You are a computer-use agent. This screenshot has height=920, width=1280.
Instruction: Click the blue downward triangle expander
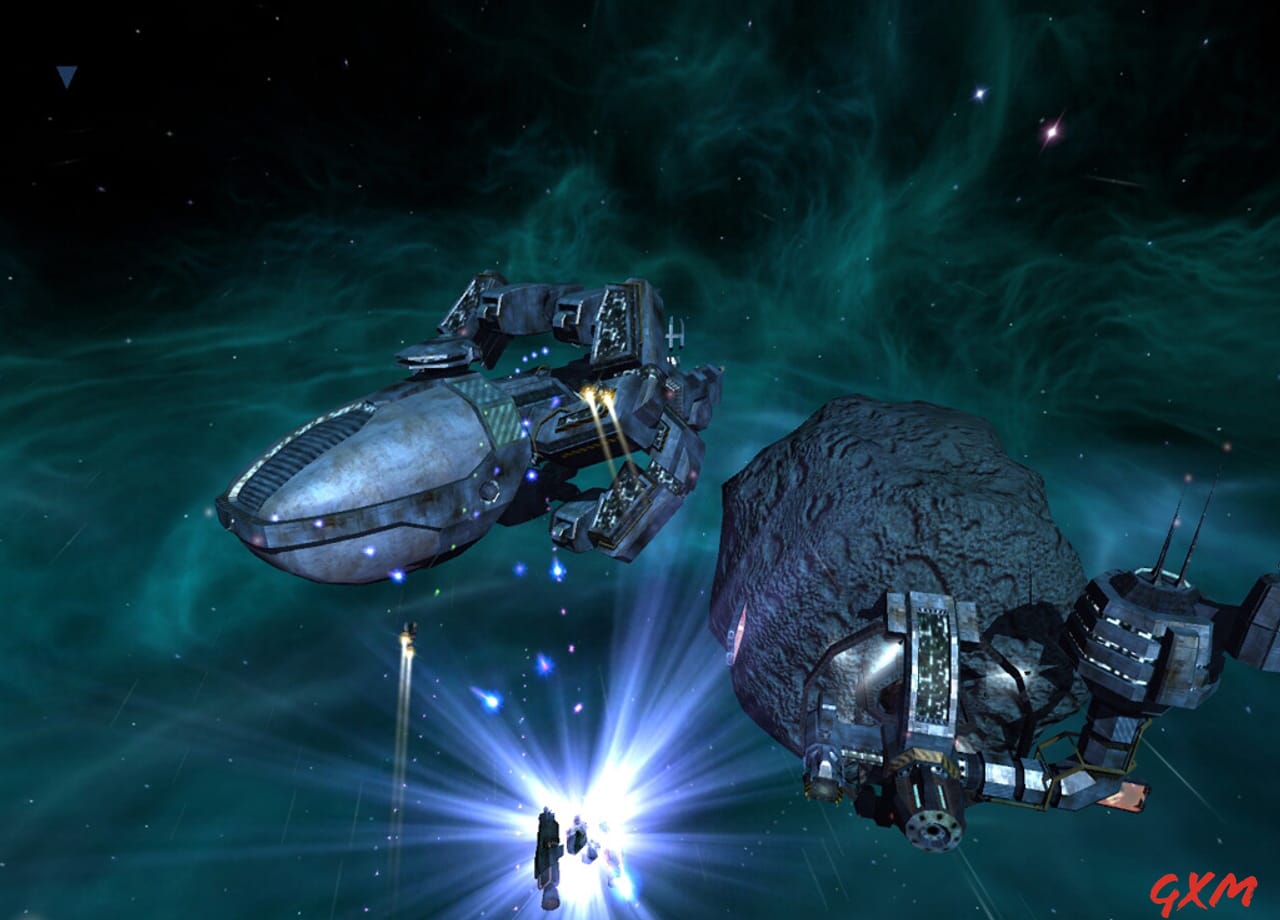[67, 76]
